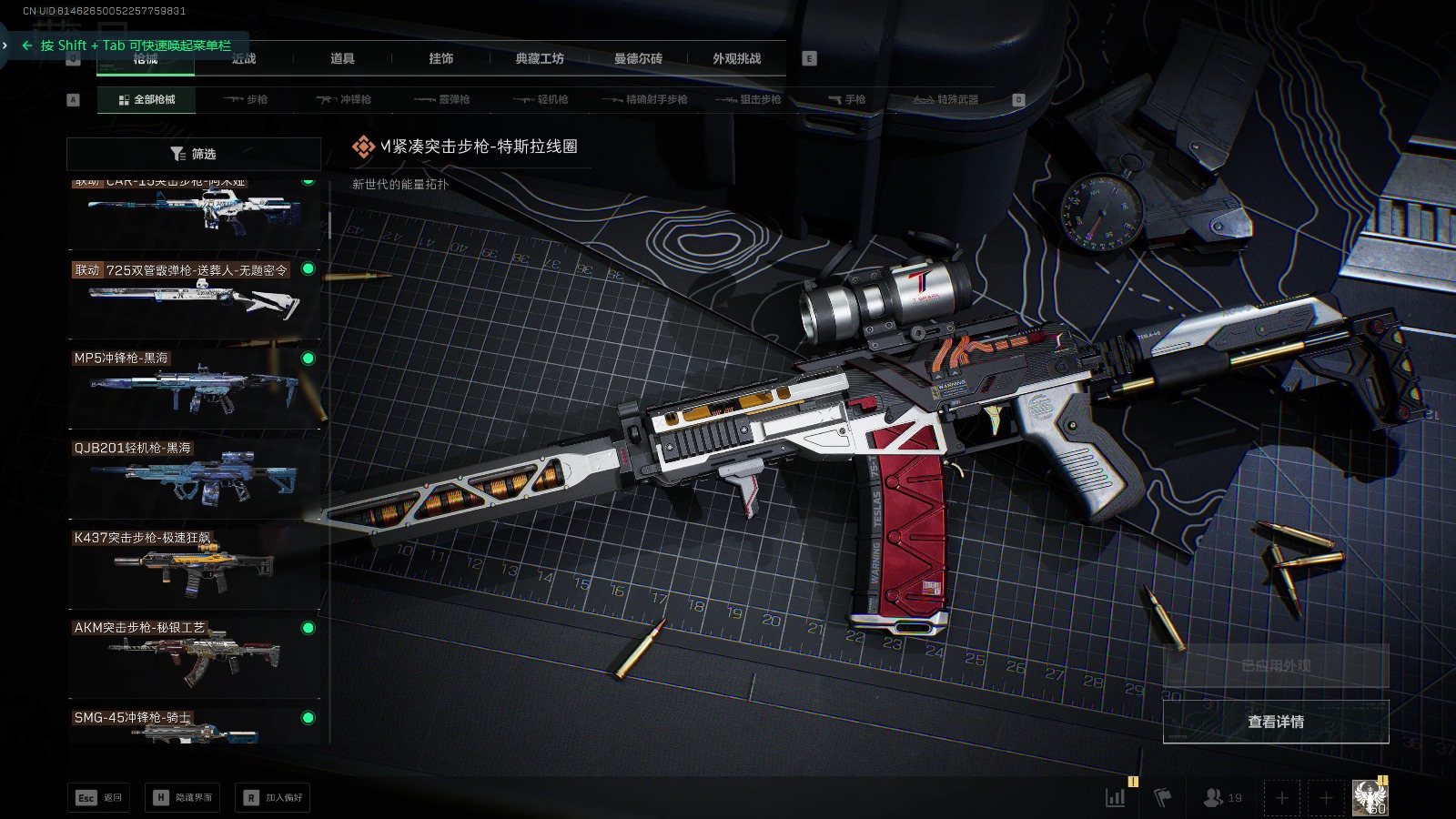Viewport: 1456px width, 819px height.
Task: Select the 挂饰 charms tab
Action: click(x=441, y=59)
